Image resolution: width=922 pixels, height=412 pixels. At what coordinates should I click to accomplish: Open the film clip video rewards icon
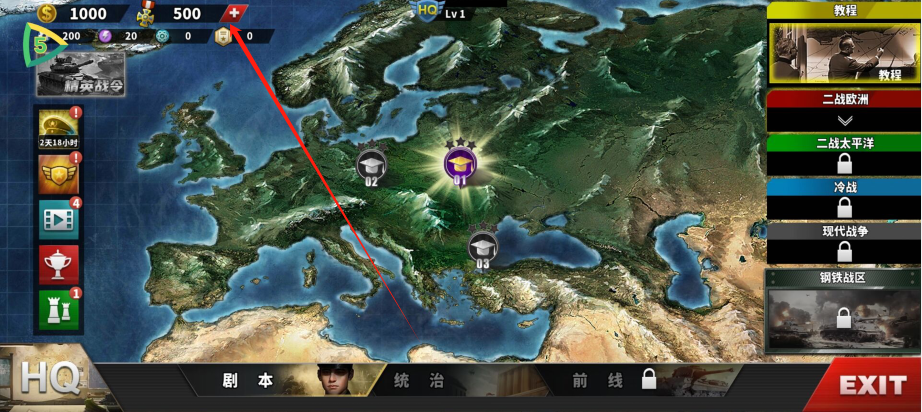click(x=58, y=219)
